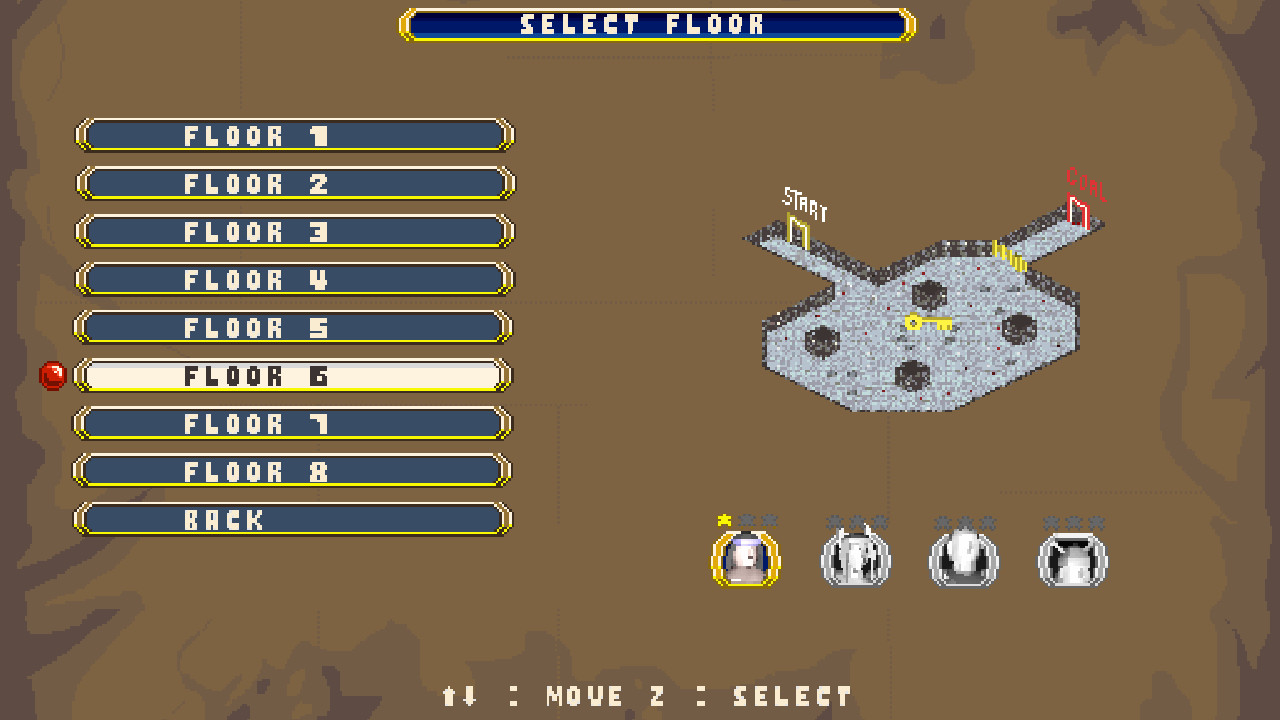The image size is (1280, 720).
Task: Select the fluffy-haired character portrait
Action: 963,560
